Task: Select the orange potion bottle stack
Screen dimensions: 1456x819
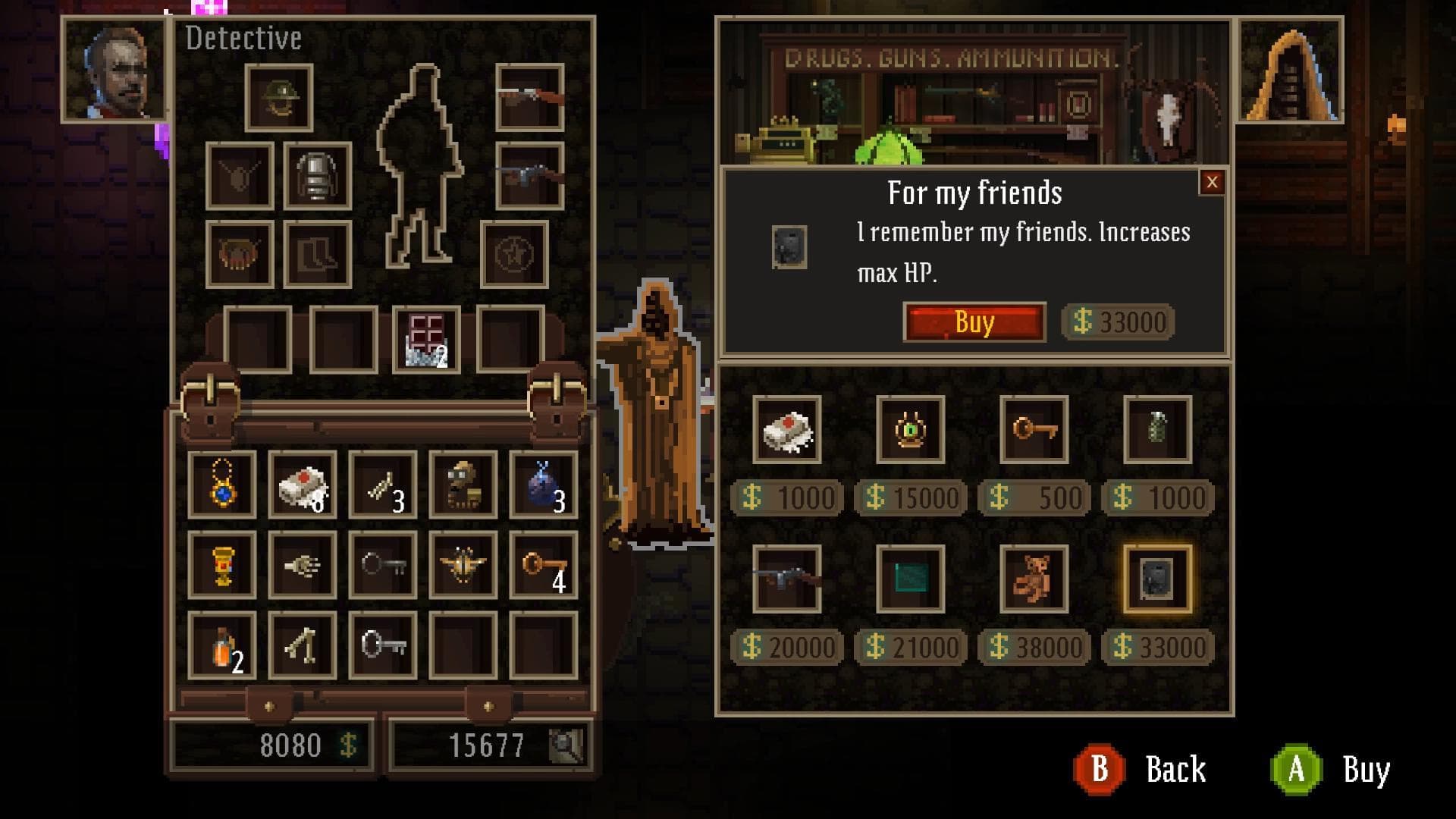Action: 222,645
